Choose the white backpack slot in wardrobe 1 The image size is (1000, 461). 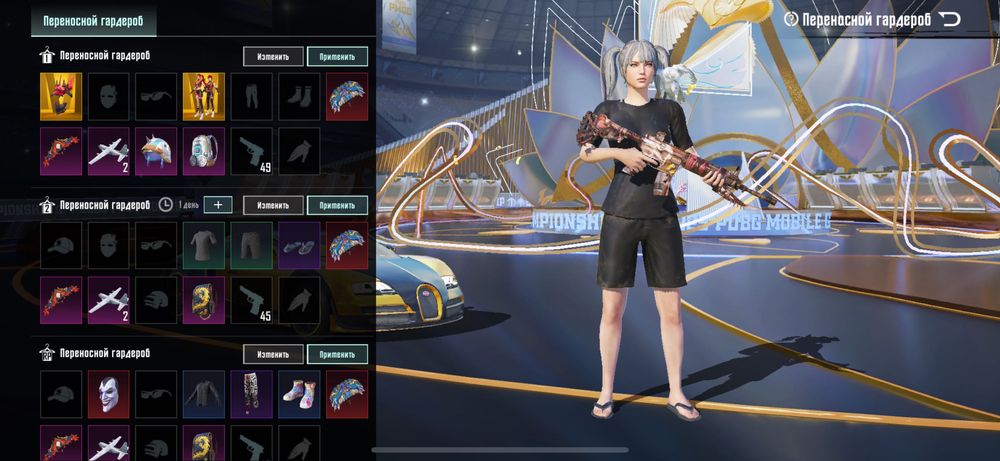[203, 149]
